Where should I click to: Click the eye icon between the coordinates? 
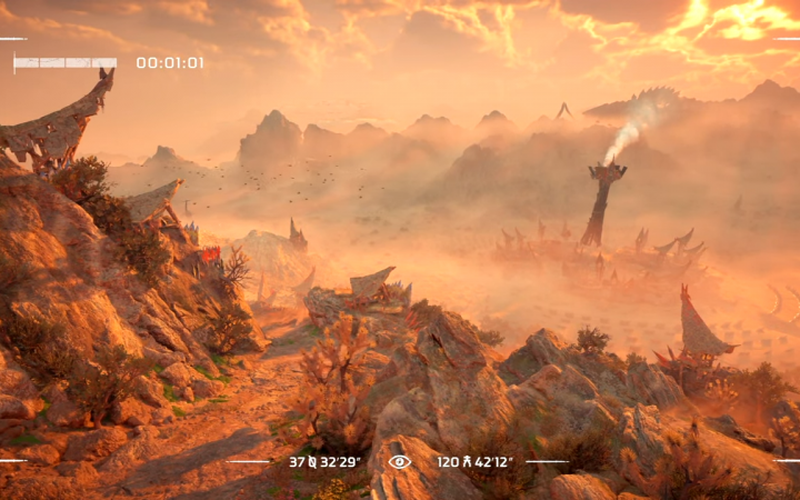(399, 462)
